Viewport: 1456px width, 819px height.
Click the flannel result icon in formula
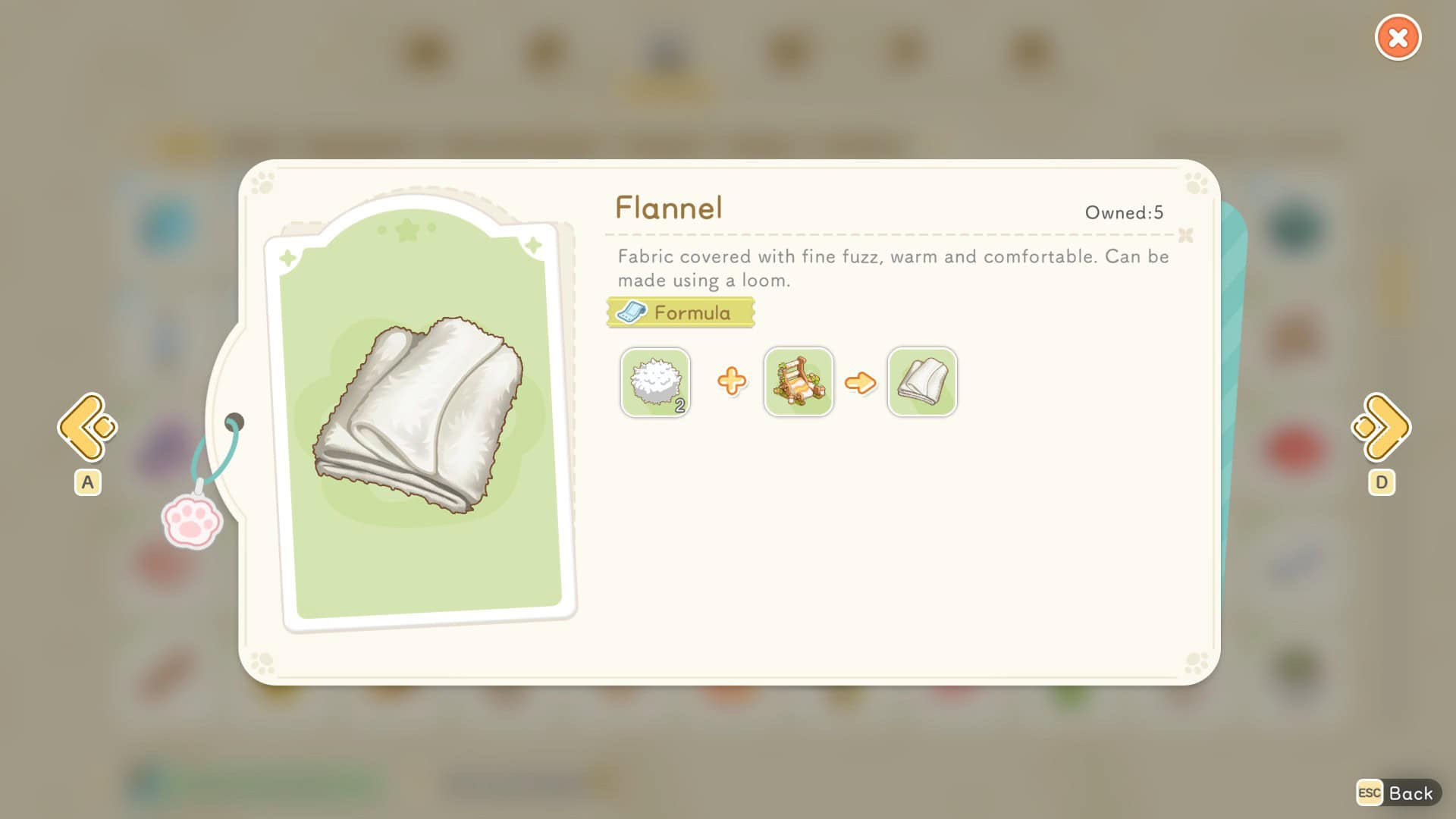coord(922,382)
